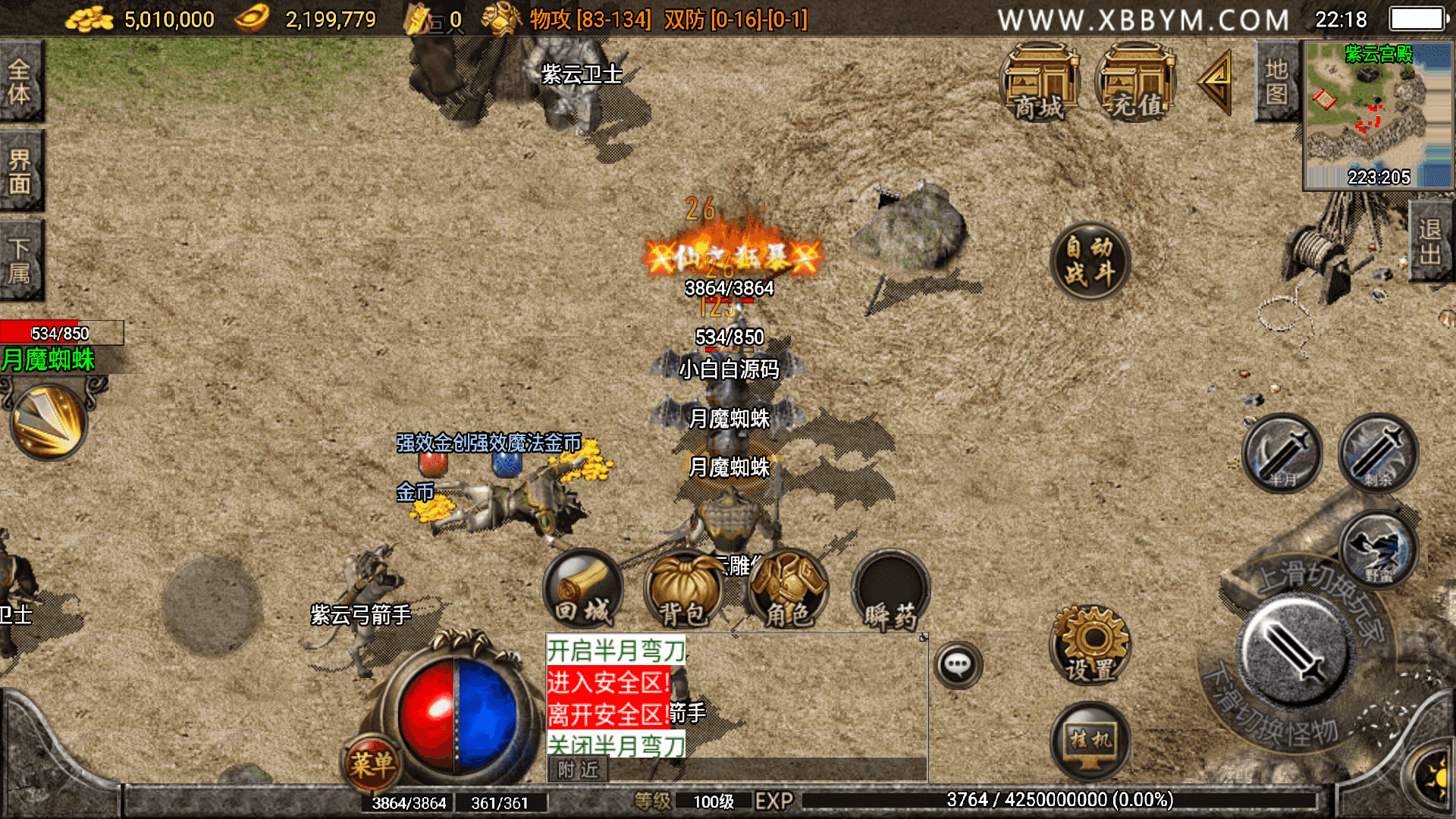This screenshot has width=1456, height=819.
Task: Activate the golden blade skill icon
Action: [x=49, y=422]
